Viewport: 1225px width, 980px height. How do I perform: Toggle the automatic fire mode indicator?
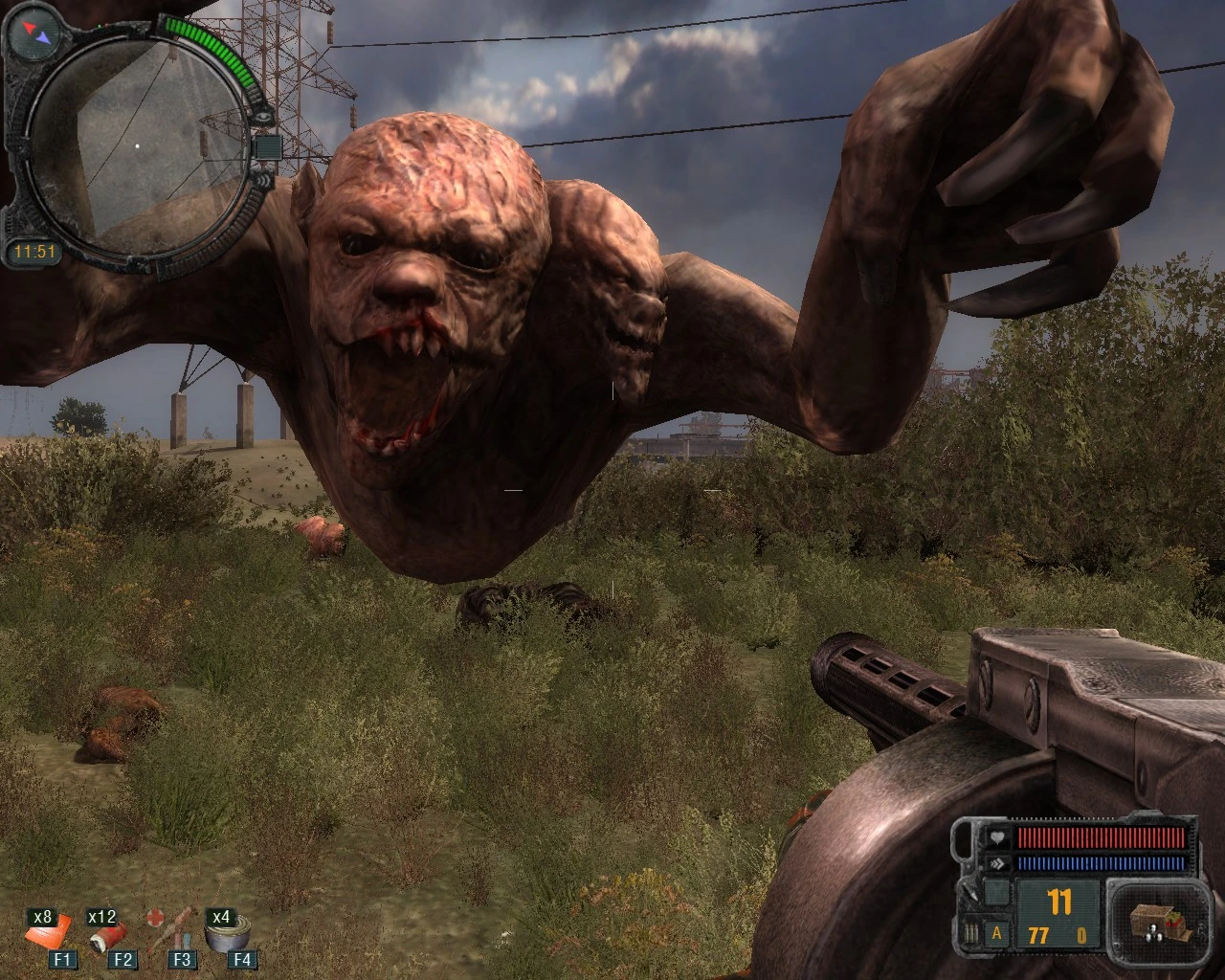tap(996, 934)
